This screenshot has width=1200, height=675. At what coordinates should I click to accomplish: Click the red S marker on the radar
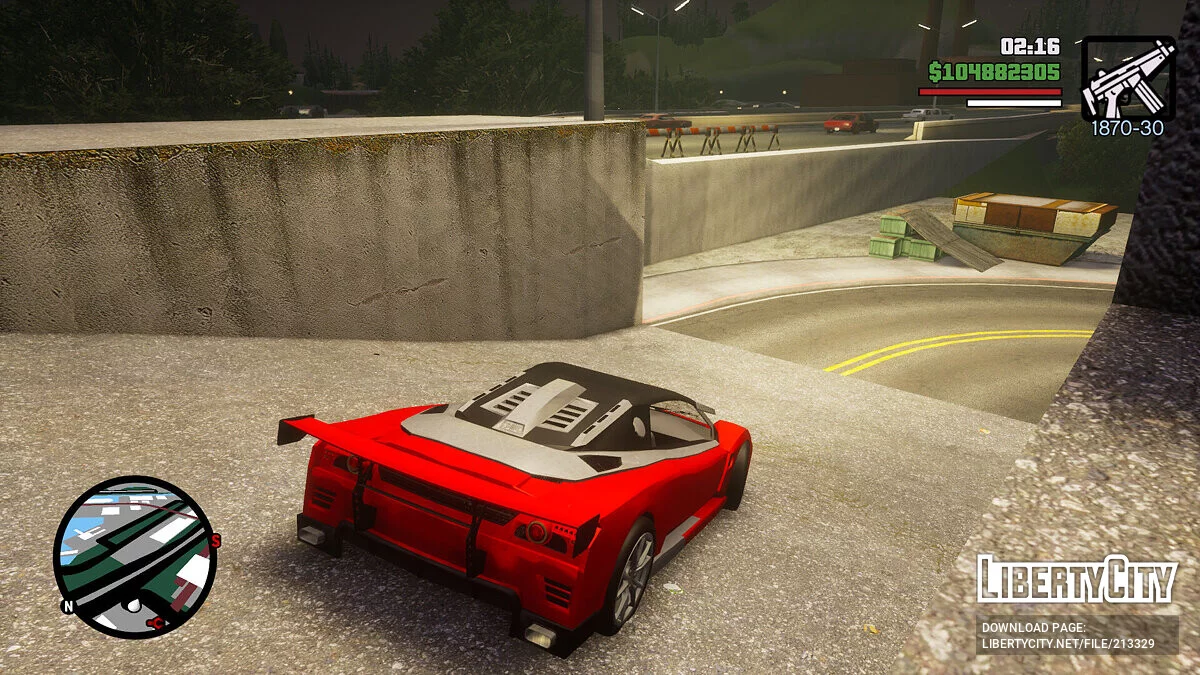coord(215,541)
